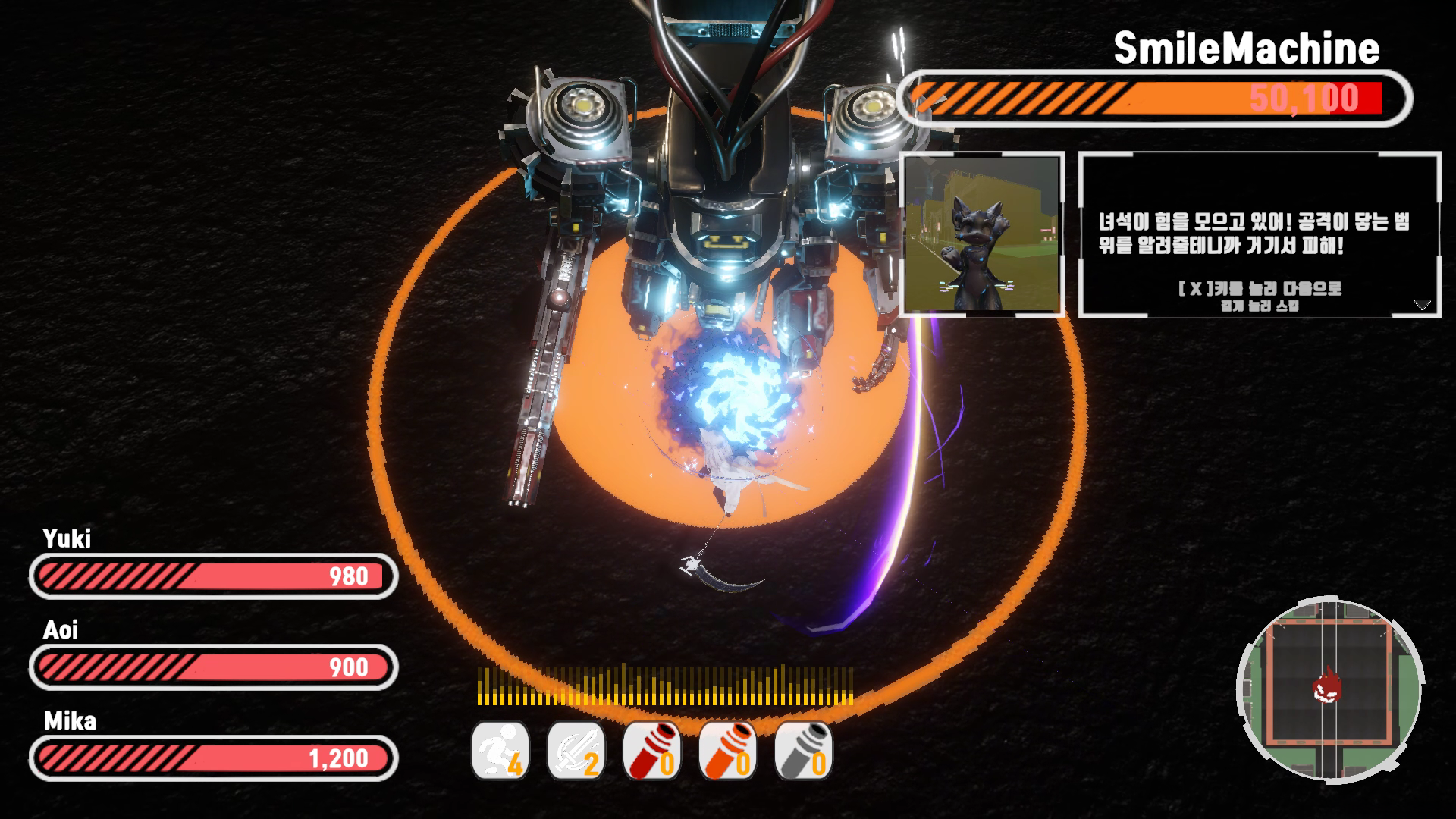1456x819 pixels.
Task: Use the sword slash skill icon
Action: coord(576,751)
